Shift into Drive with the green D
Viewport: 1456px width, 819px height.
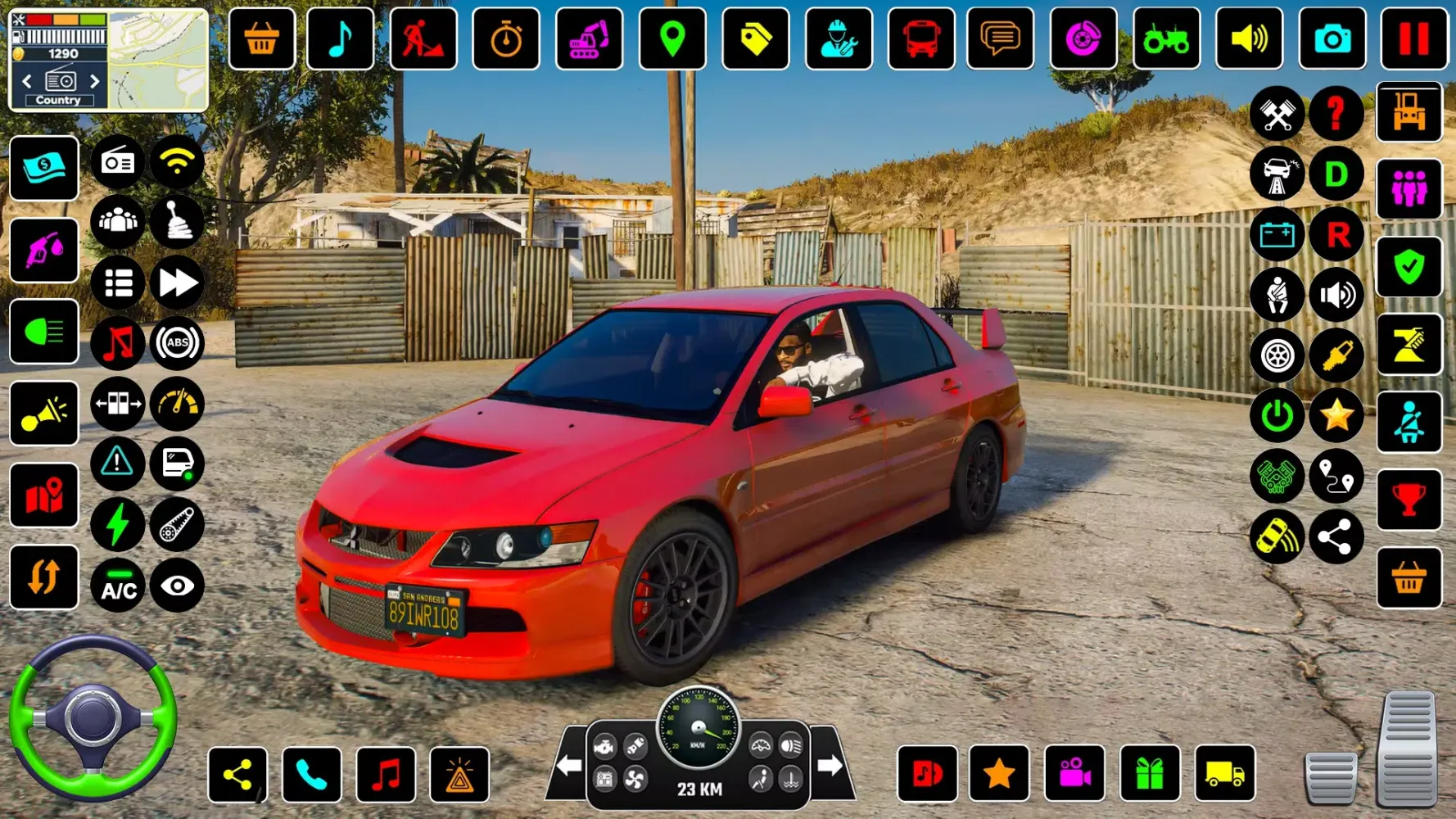(x=1336, y=174)
